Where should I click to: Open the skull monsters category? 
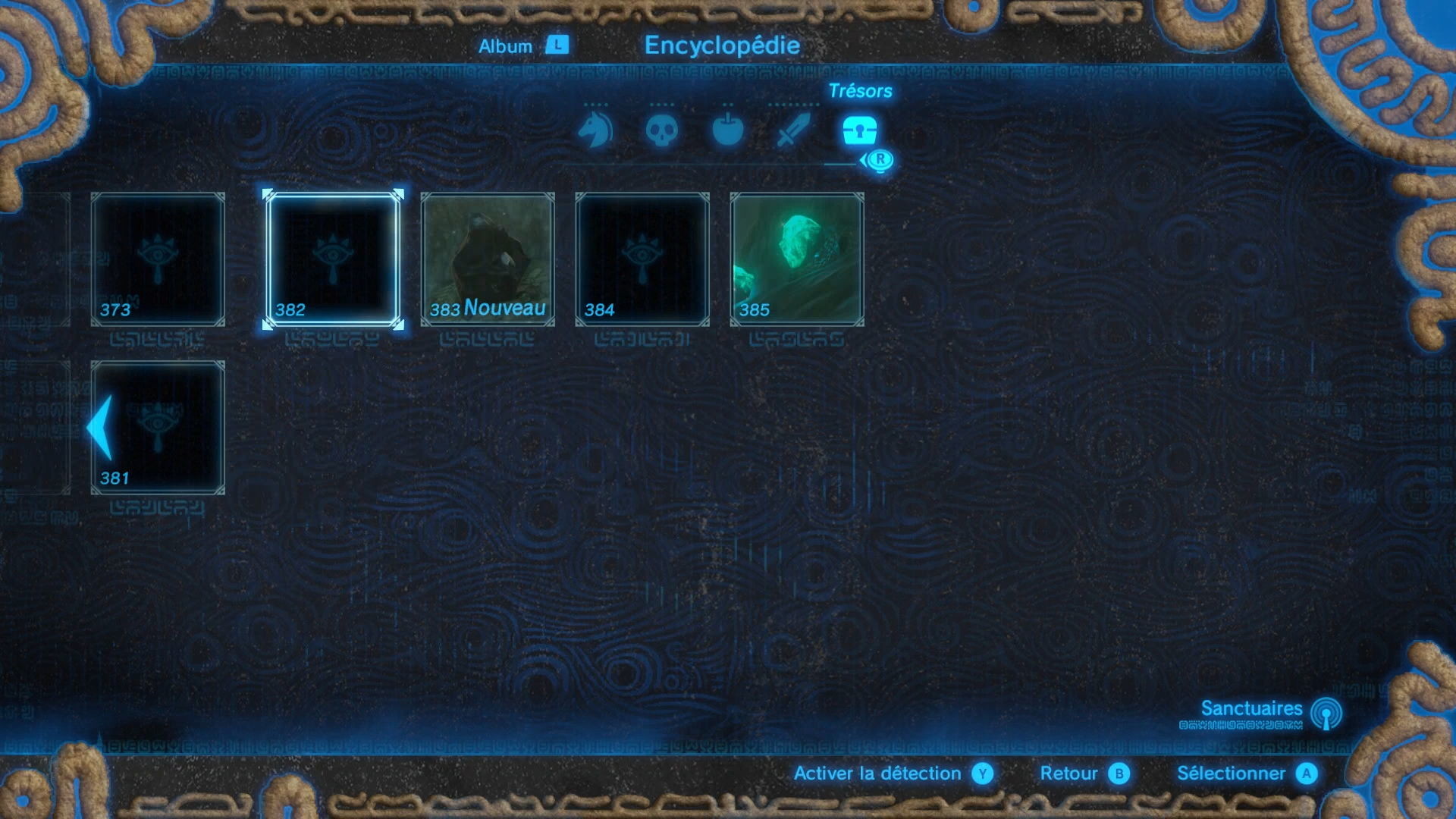click(661, 130)
